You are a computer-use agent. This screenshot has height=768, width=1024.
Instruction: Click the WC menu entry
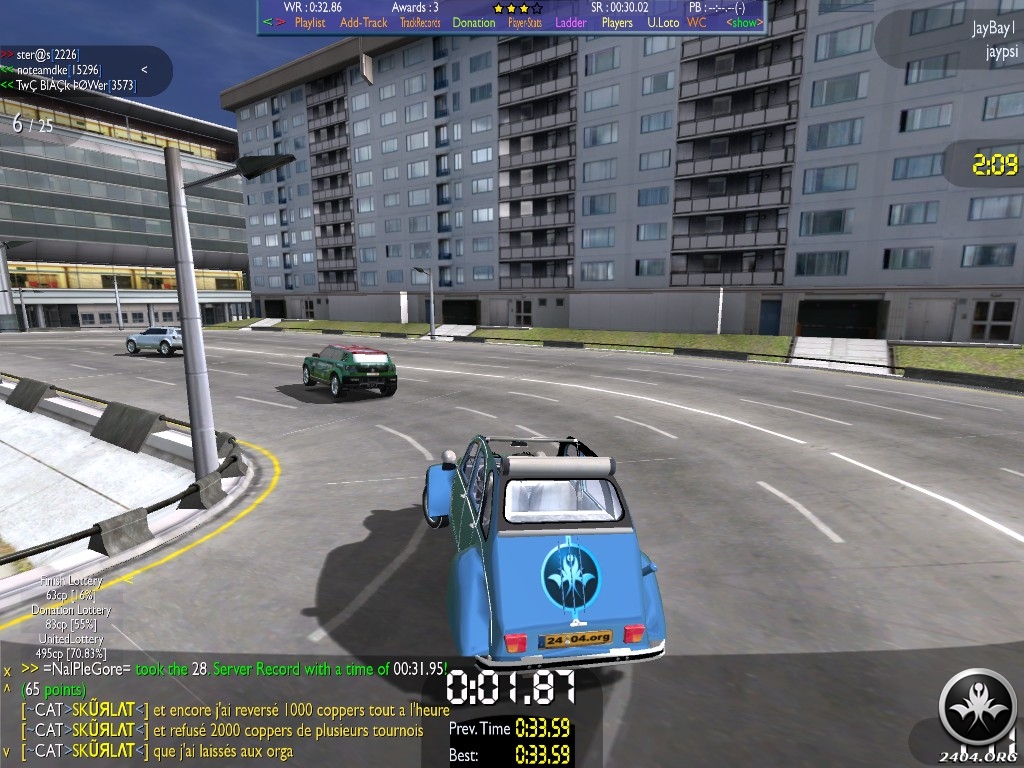697,23
